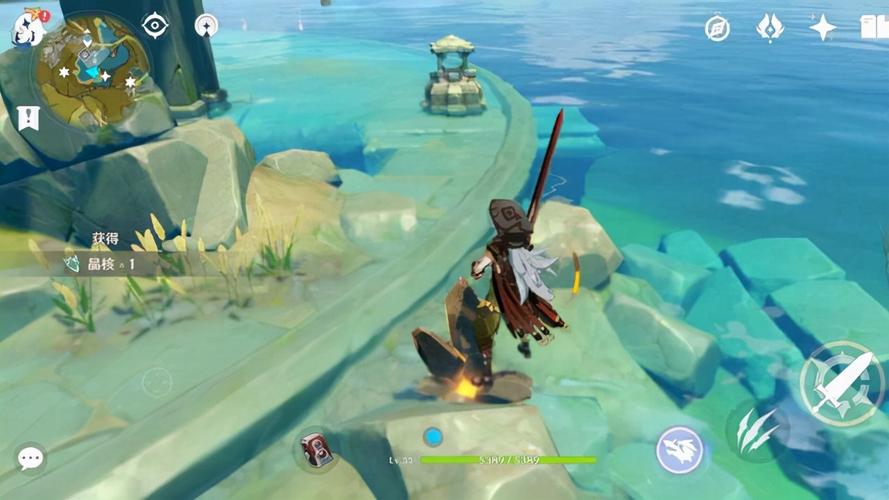Viewport: 889px width, 500px height.
Task: Open the Paimon menu icon
Action: [27, 28]
